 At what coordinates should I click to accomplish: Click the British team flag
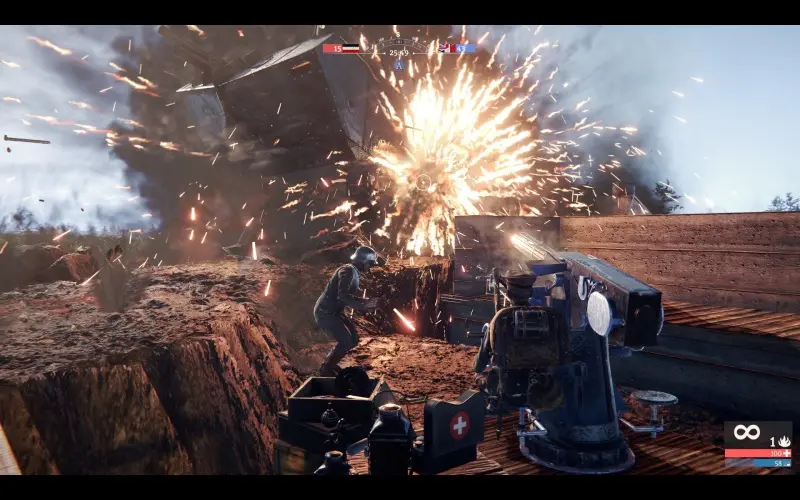444,48
